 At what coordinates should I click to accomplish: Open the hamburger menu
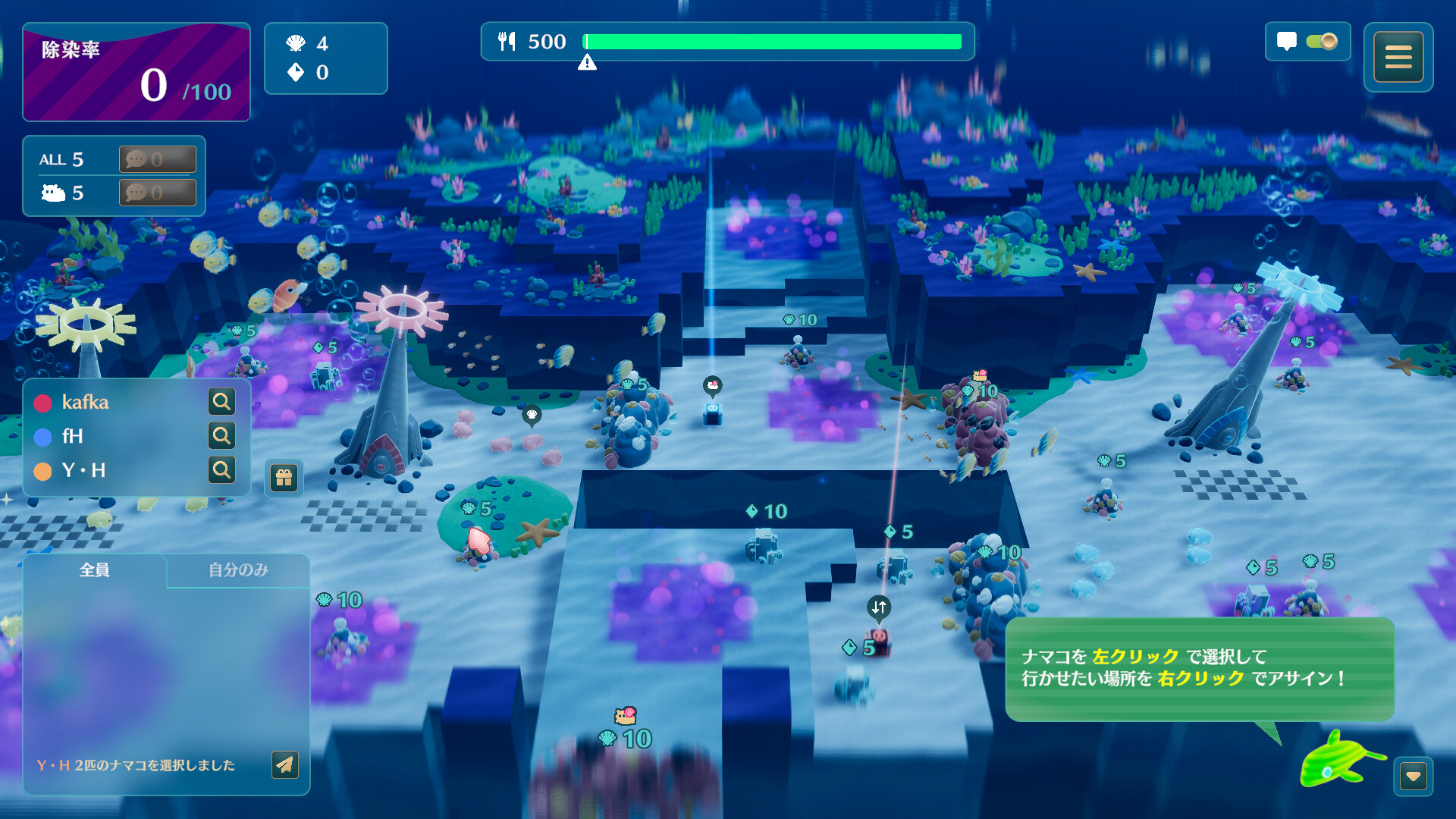coord(1398,57)
